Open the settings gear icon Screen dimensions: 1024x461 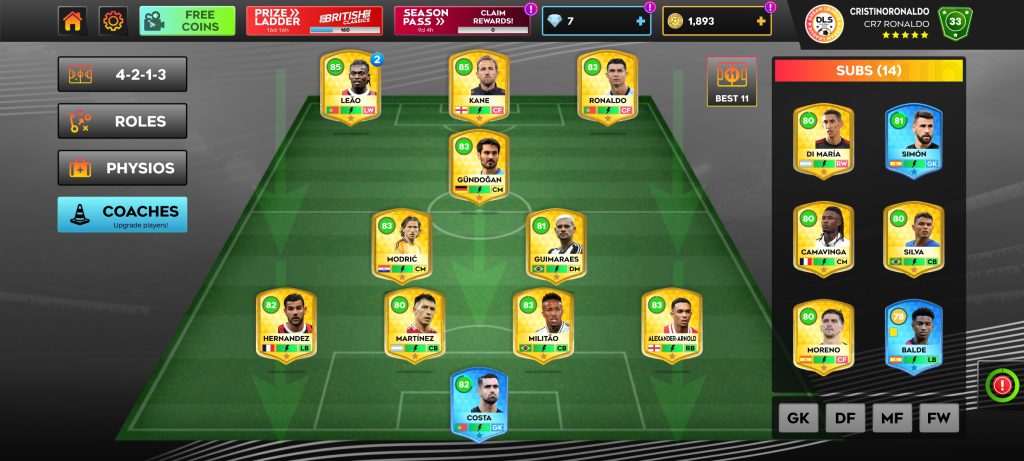pos(113,21)
